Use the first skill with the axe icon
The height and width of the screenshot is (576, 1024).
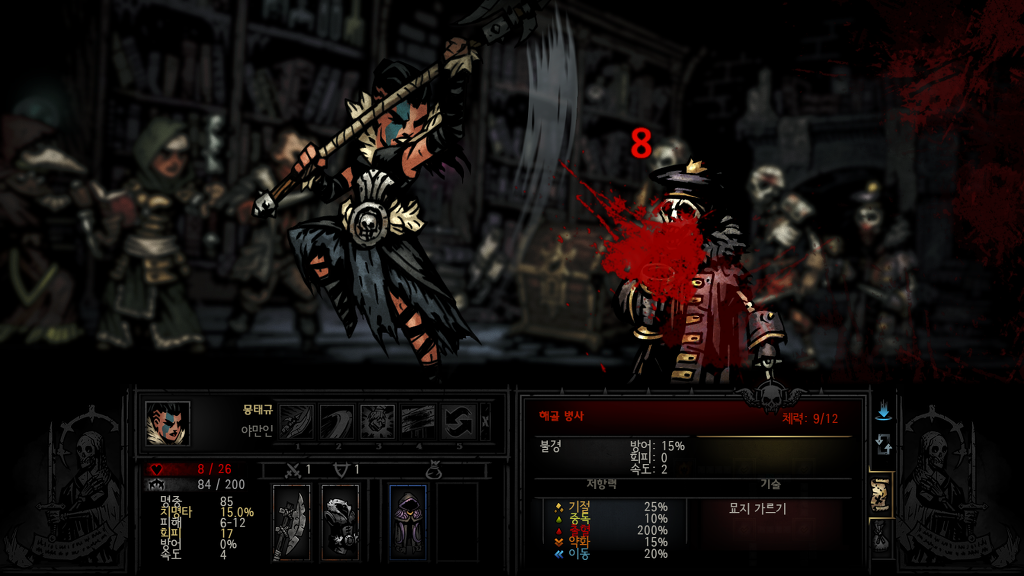pos(296,422)
